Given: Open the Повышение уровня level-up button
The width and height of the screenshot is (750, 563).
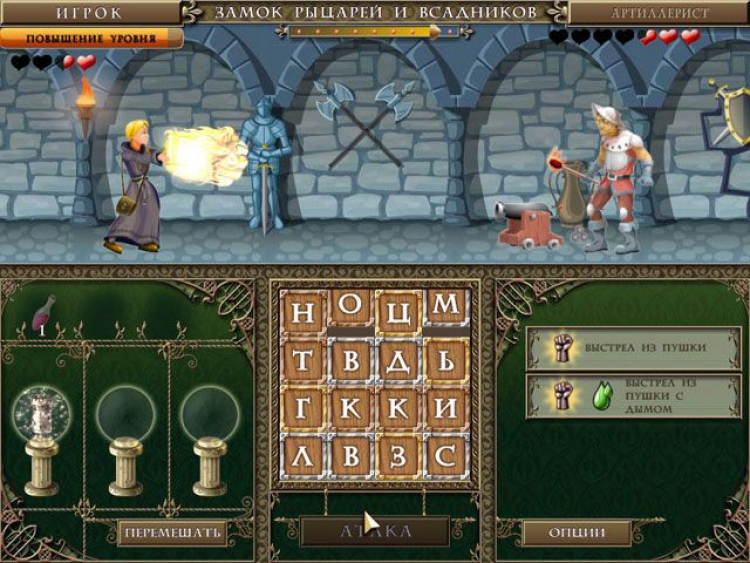Looking at the screenshot, I should point(91,38).
